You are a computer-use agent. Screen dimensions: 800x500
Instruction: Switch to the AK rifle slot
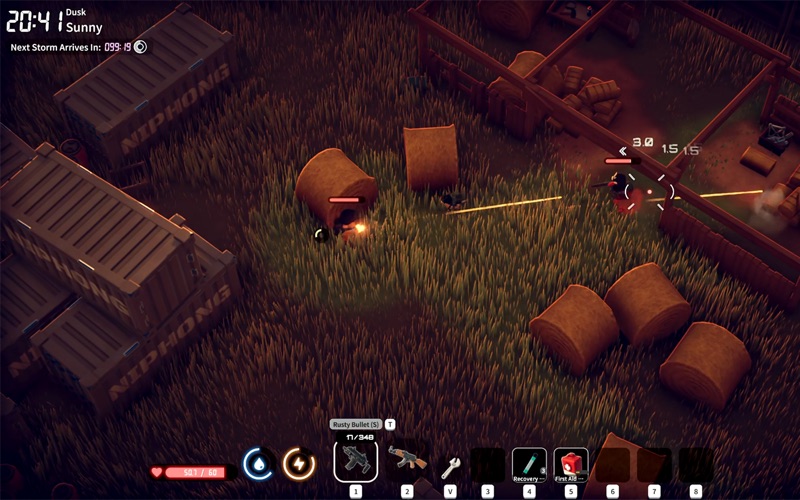407,460
